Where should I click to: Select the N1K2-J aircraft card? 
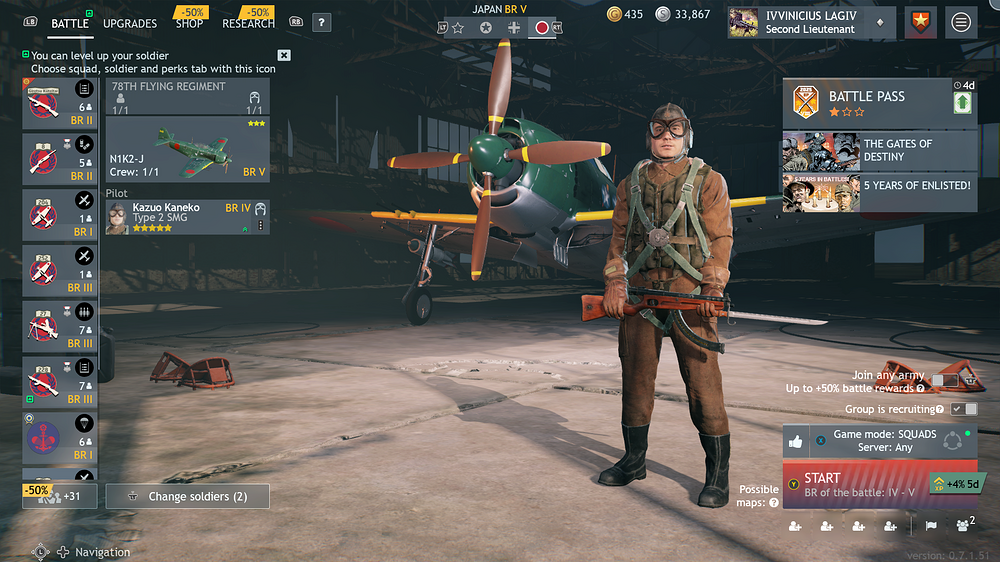(x=188, y=150)
